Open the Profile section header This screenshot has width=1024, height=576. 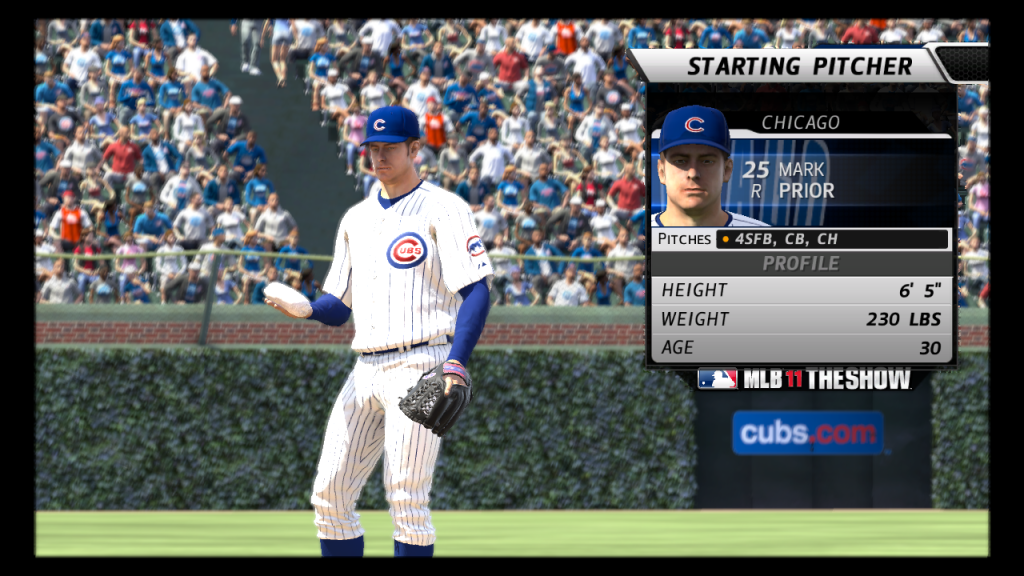(x=801, y=263)
